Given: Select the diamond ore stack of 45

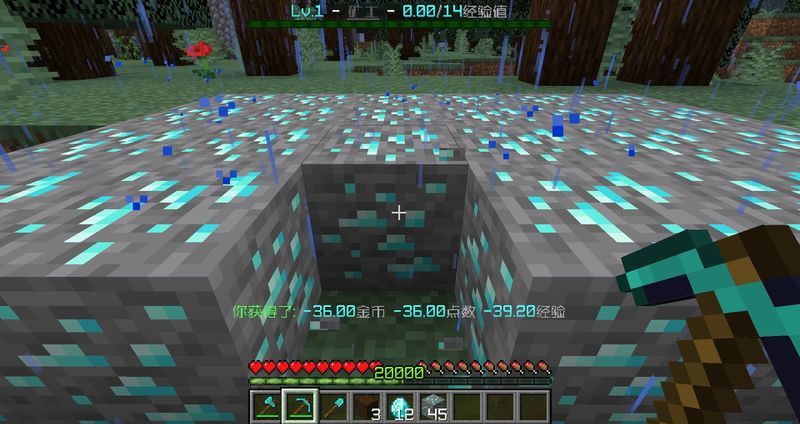Looking at the screenshot, I should click(x=432, y=406).
